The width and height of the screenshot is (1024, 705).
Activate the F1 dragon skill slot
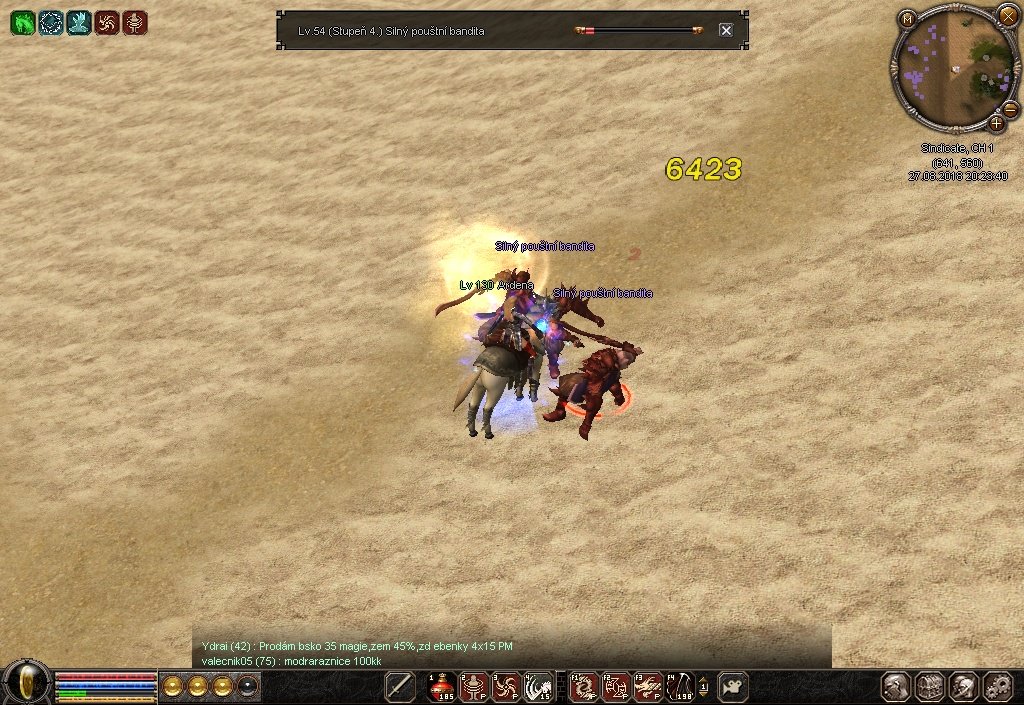click(584, 687)
